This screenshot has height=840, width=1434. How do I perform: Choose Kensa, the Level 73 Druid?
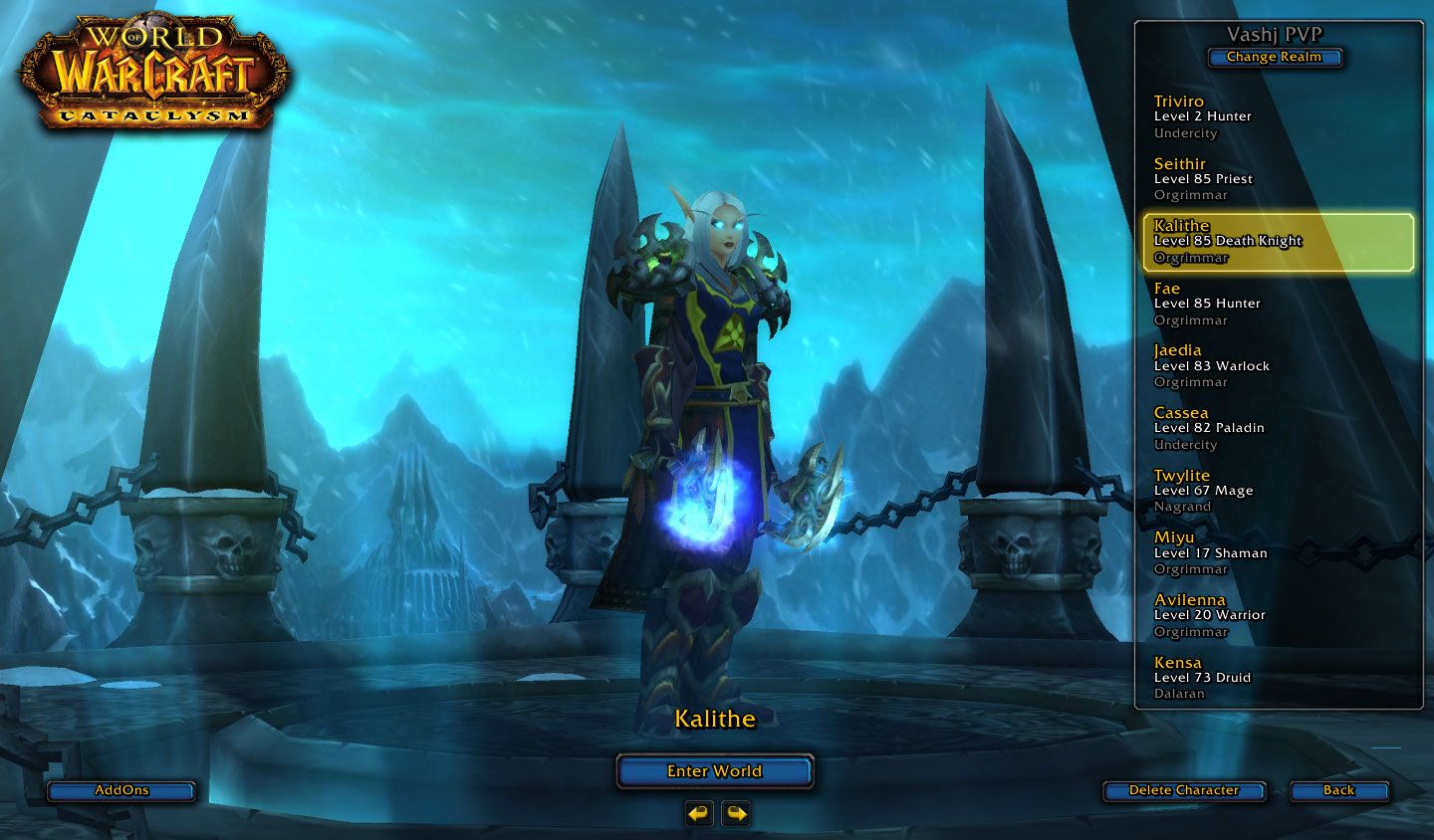click(x=1278, y=678)
